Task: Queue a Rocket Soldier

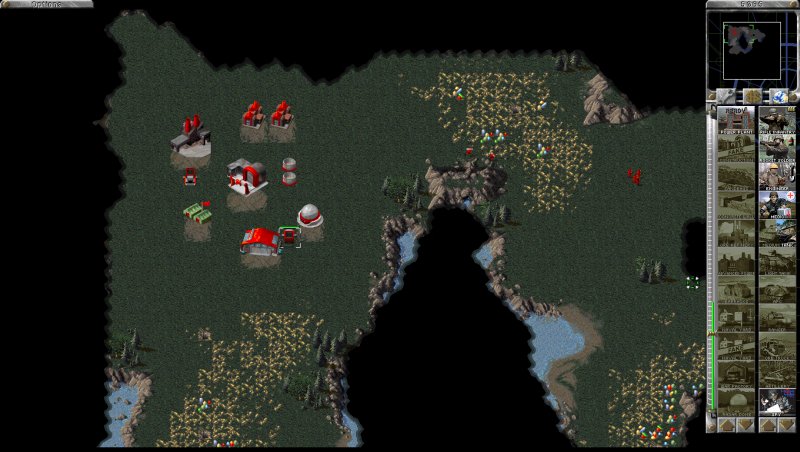Action: pyautogui.click(x=777, y=148)
